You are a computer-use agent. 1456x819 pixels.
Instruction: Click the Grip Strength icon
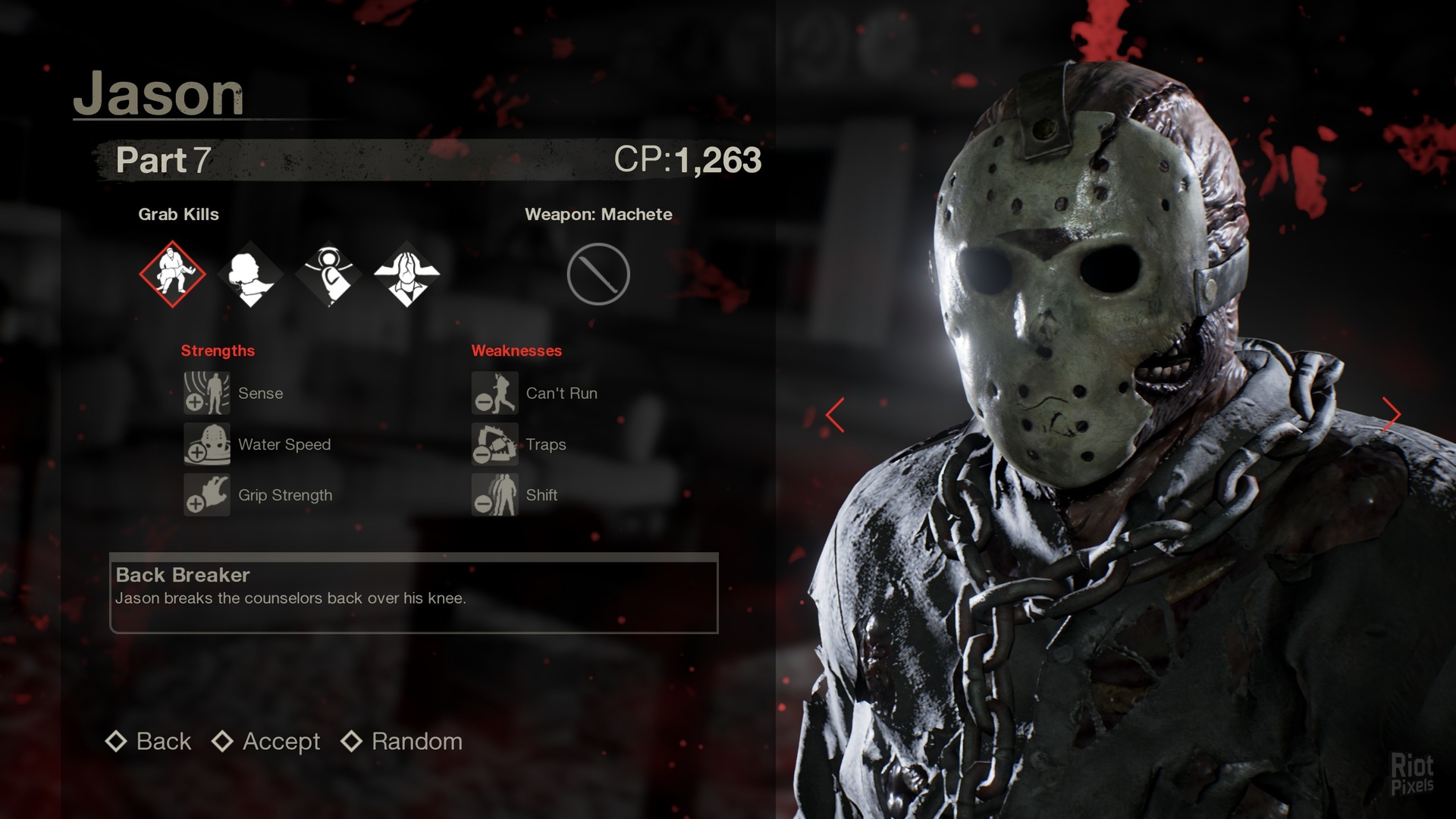tap(206, 494)
